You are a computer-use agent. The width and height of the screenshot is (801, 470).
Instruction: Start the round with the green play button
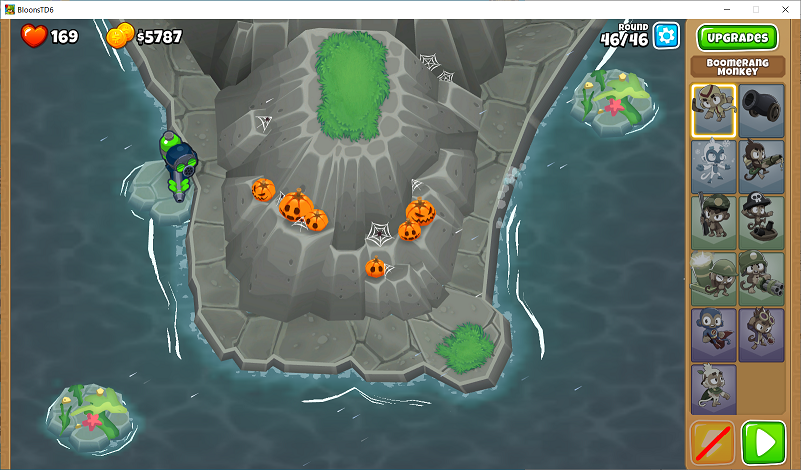point(763,442)
